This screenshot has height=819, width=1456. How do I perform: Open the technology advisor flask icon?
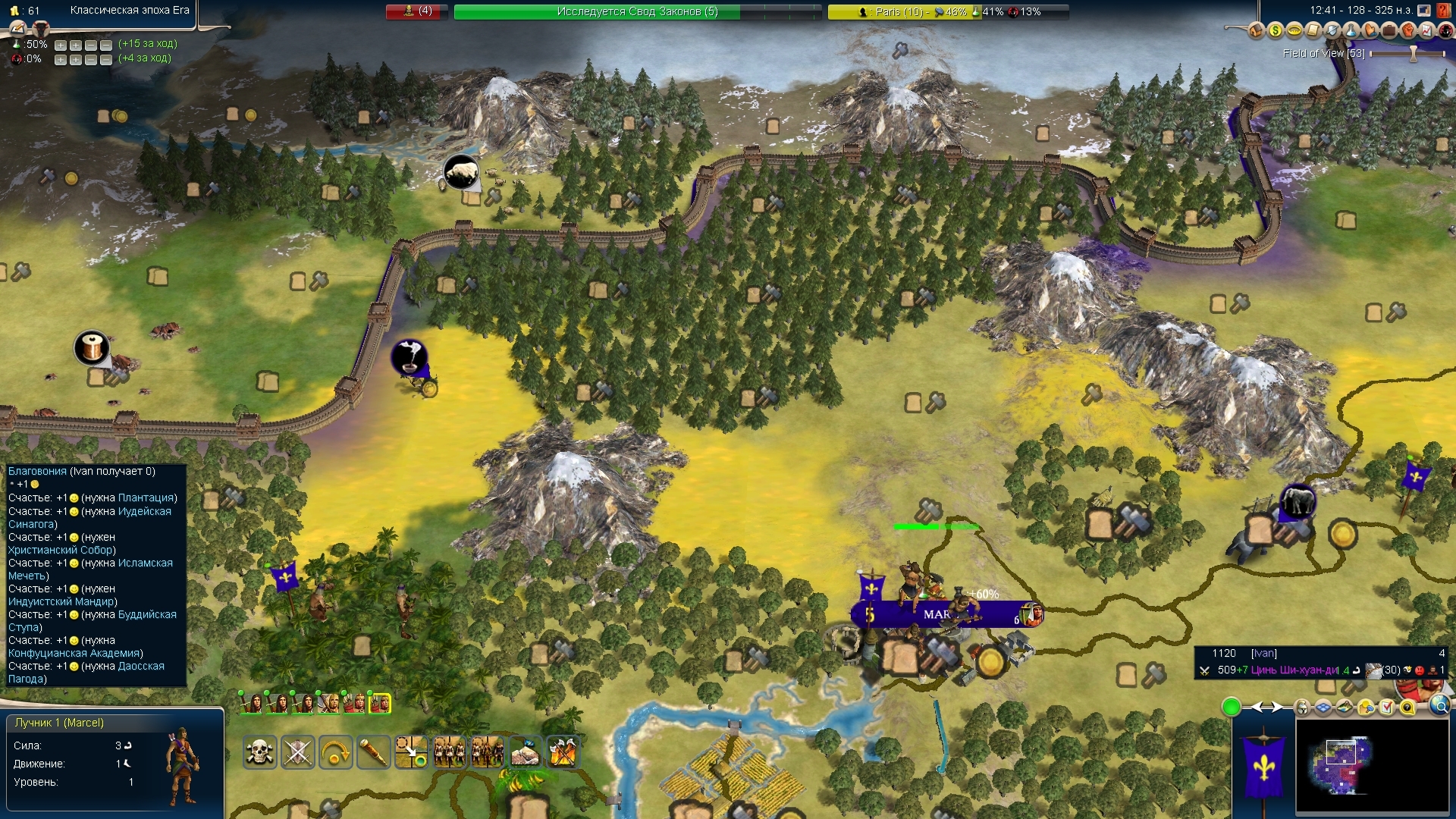pos(1351,30)
